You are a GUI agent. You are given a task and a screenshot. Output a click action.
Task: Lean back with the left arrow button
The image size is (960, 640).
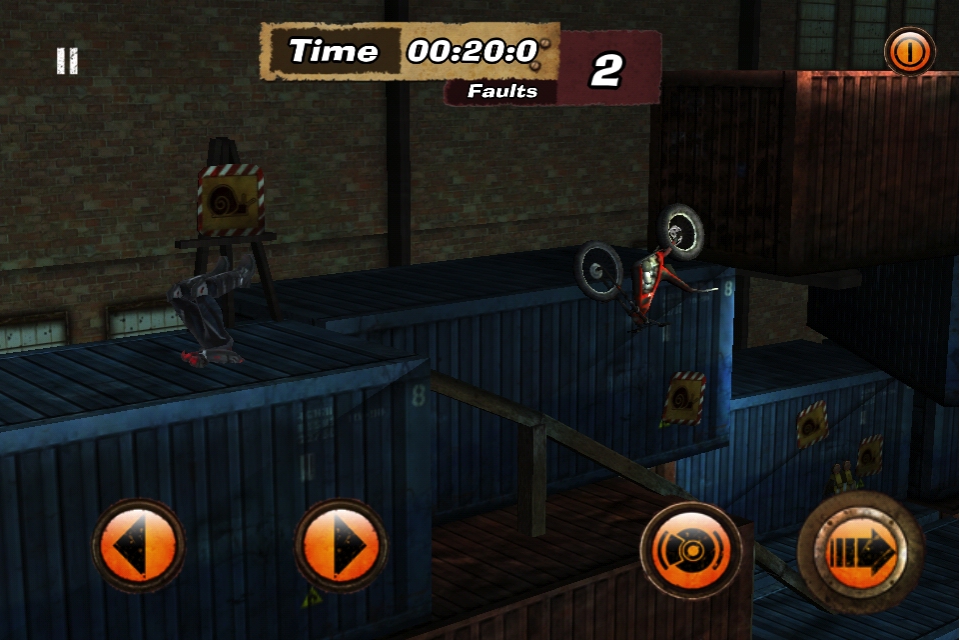pyautogui.click(x=139, y=546)
